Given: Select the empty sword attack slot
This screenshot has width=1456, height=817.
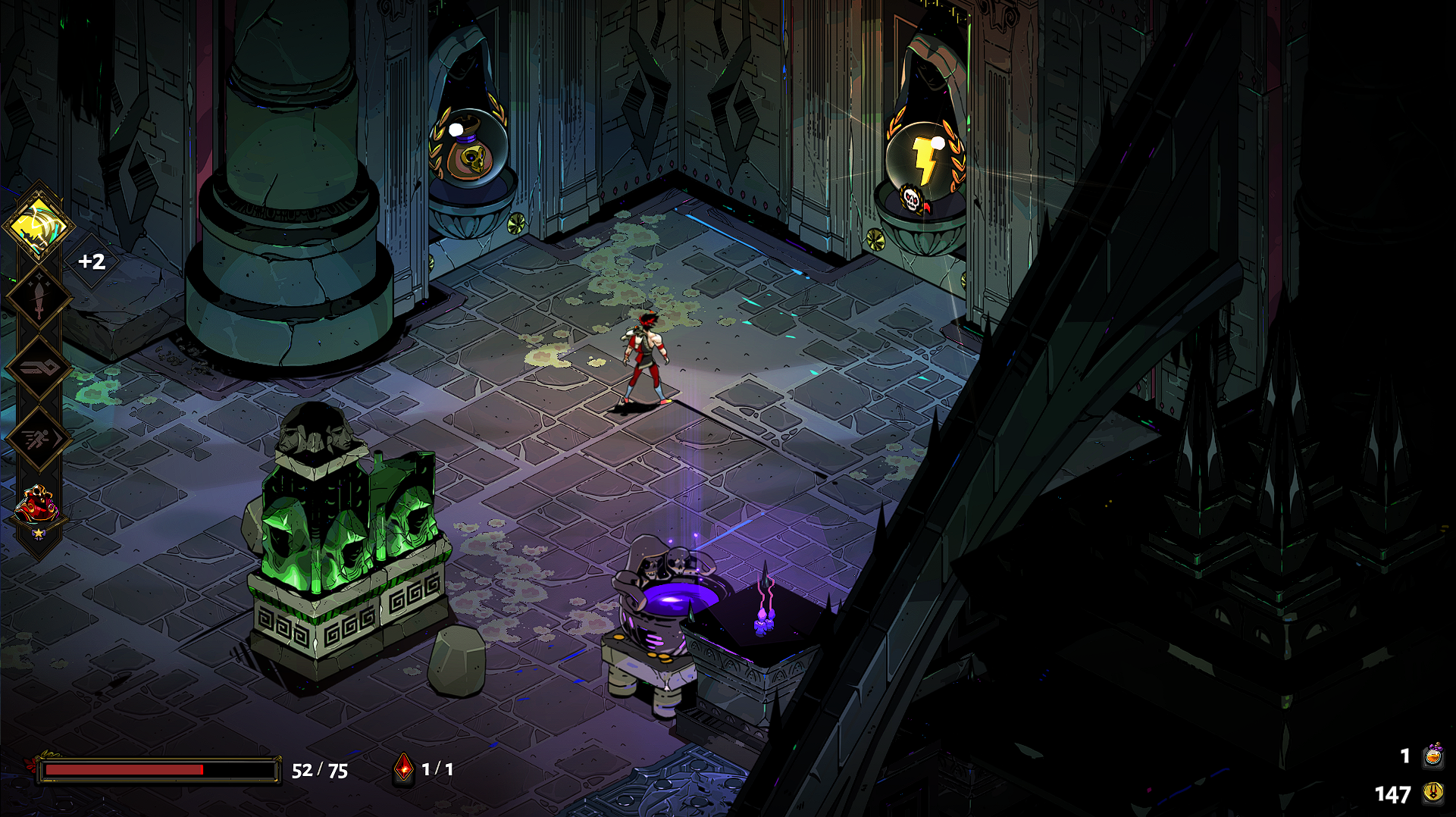Looking at the screenshot, I should (x=38, y=298).
